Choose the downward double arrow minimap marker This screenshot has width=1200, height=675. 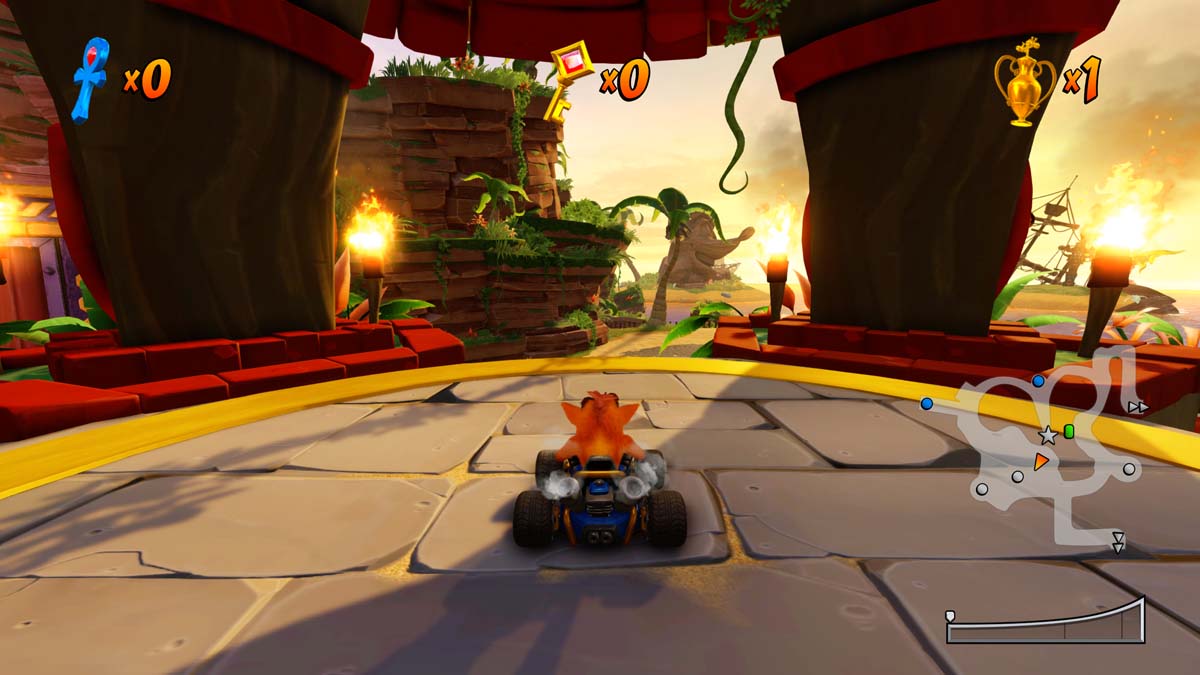click(1118, 542)
